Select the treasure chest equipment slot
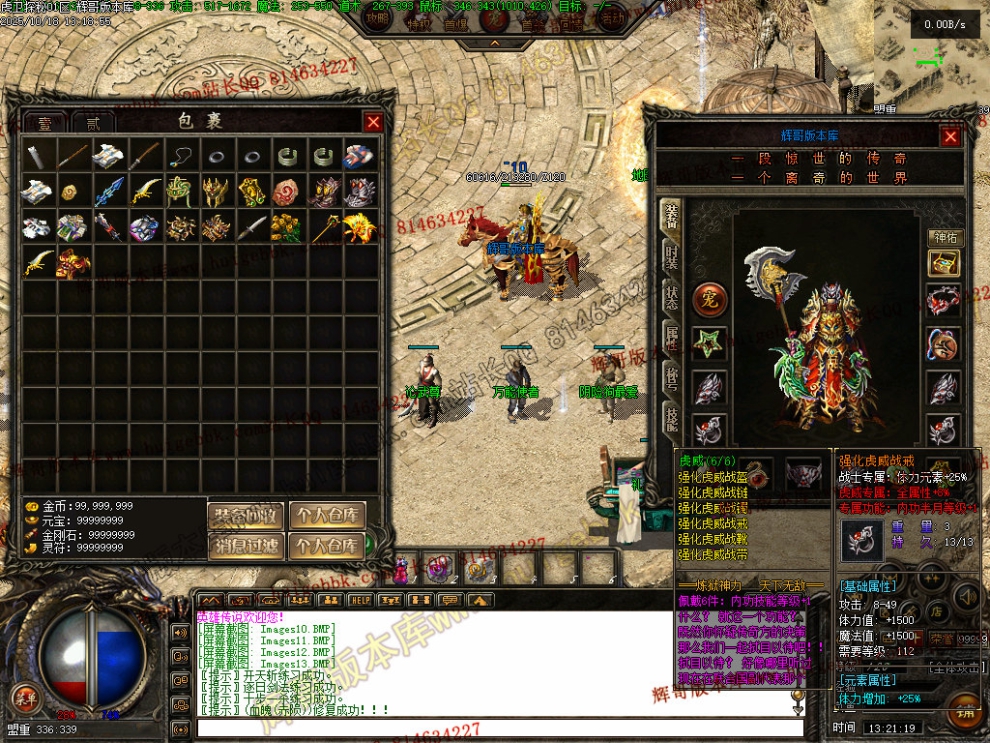 943,263
